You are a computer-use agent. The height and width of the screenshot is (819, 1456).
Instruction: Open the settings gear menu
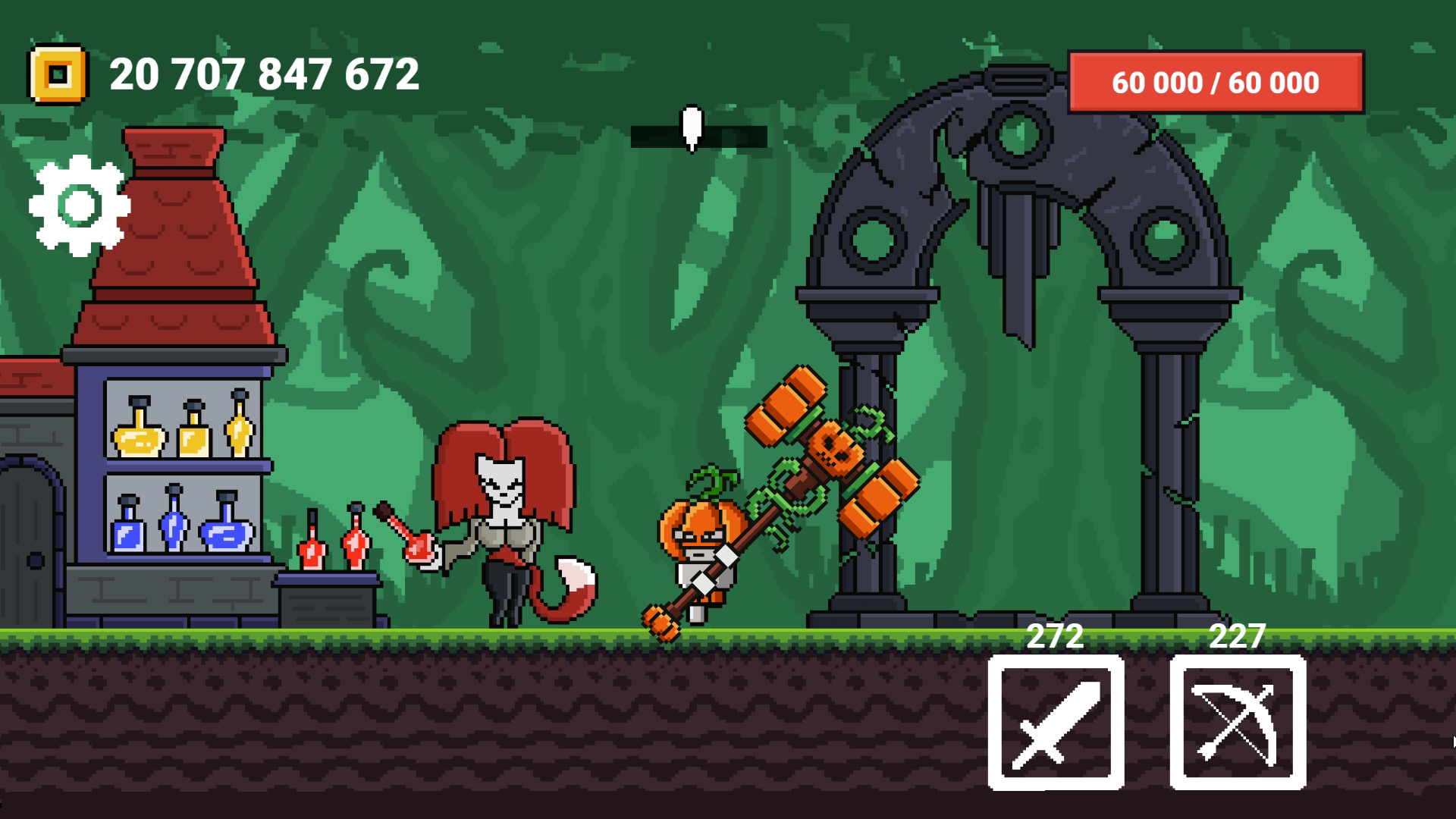tap(78, 205)
